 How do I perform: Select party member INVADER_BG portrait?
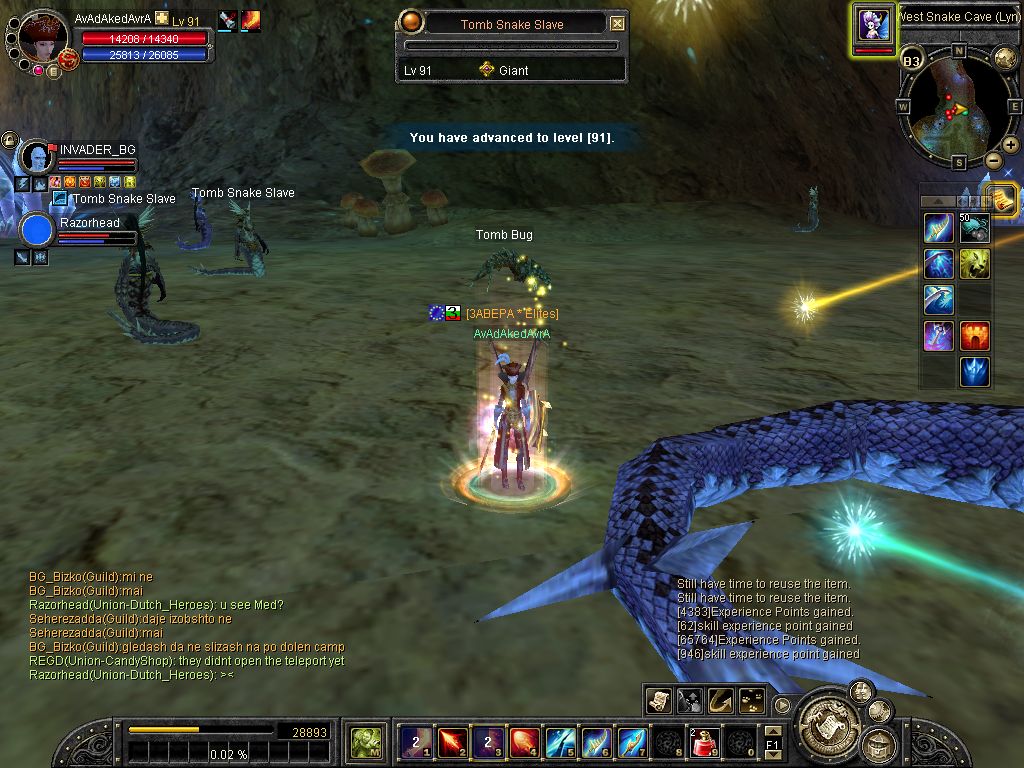(x=37, y=157)
